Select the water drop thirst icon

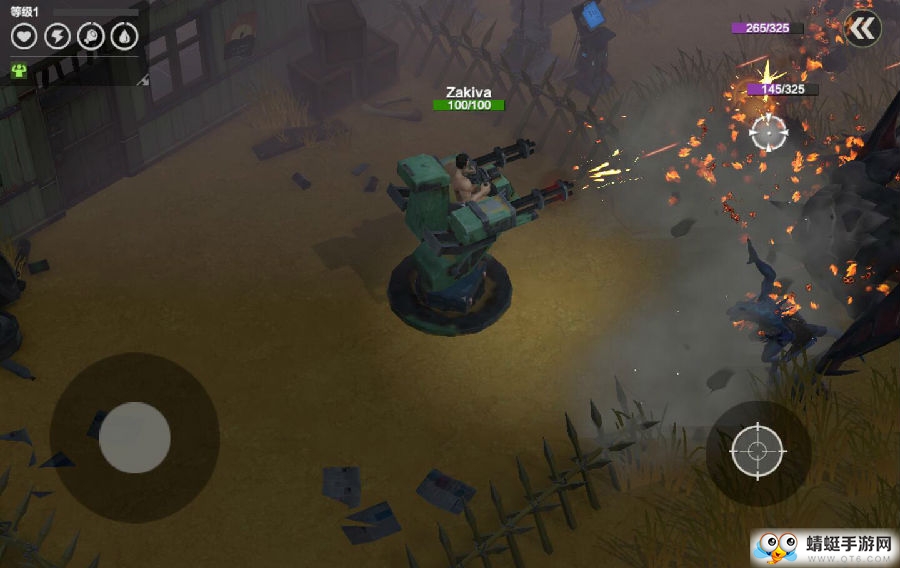pos(123,37)
